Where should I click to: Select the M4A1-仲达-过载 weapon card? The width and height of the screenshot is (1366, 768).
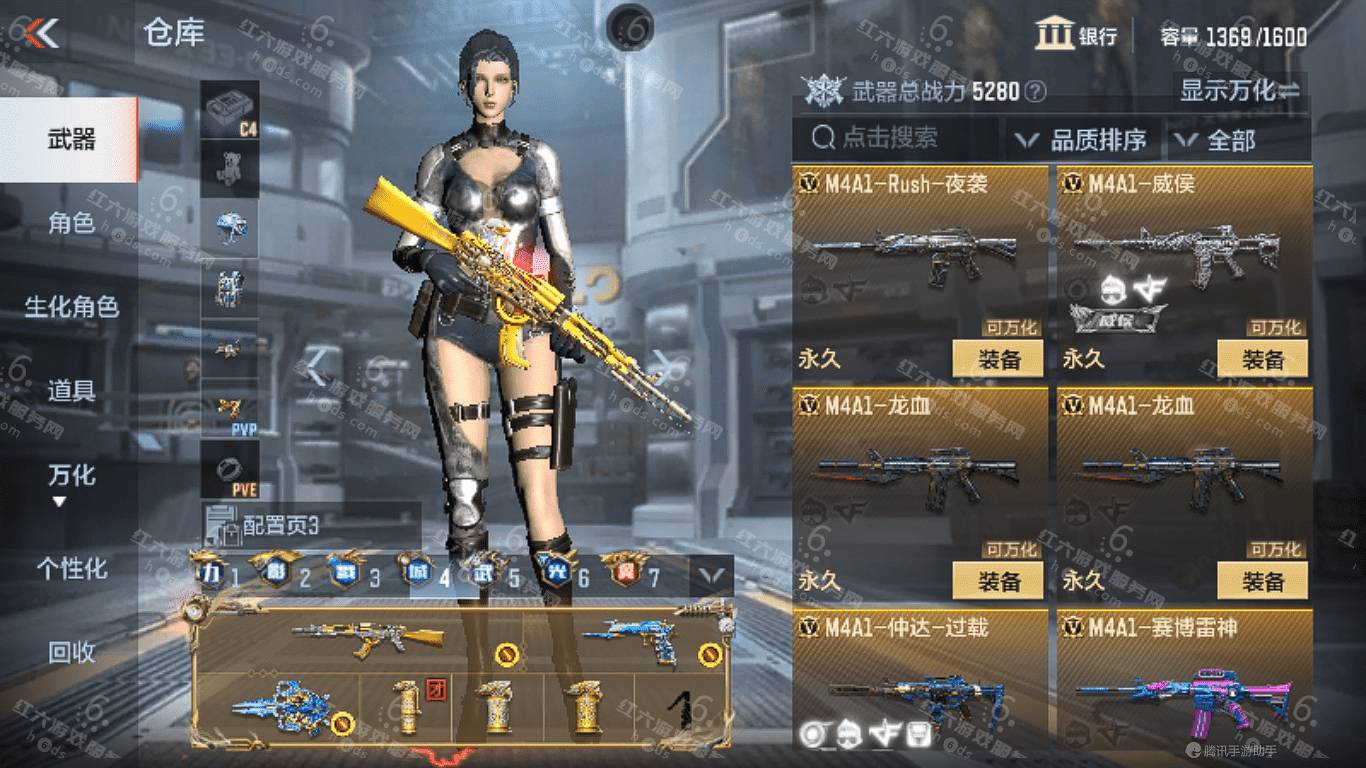point(920,680)
